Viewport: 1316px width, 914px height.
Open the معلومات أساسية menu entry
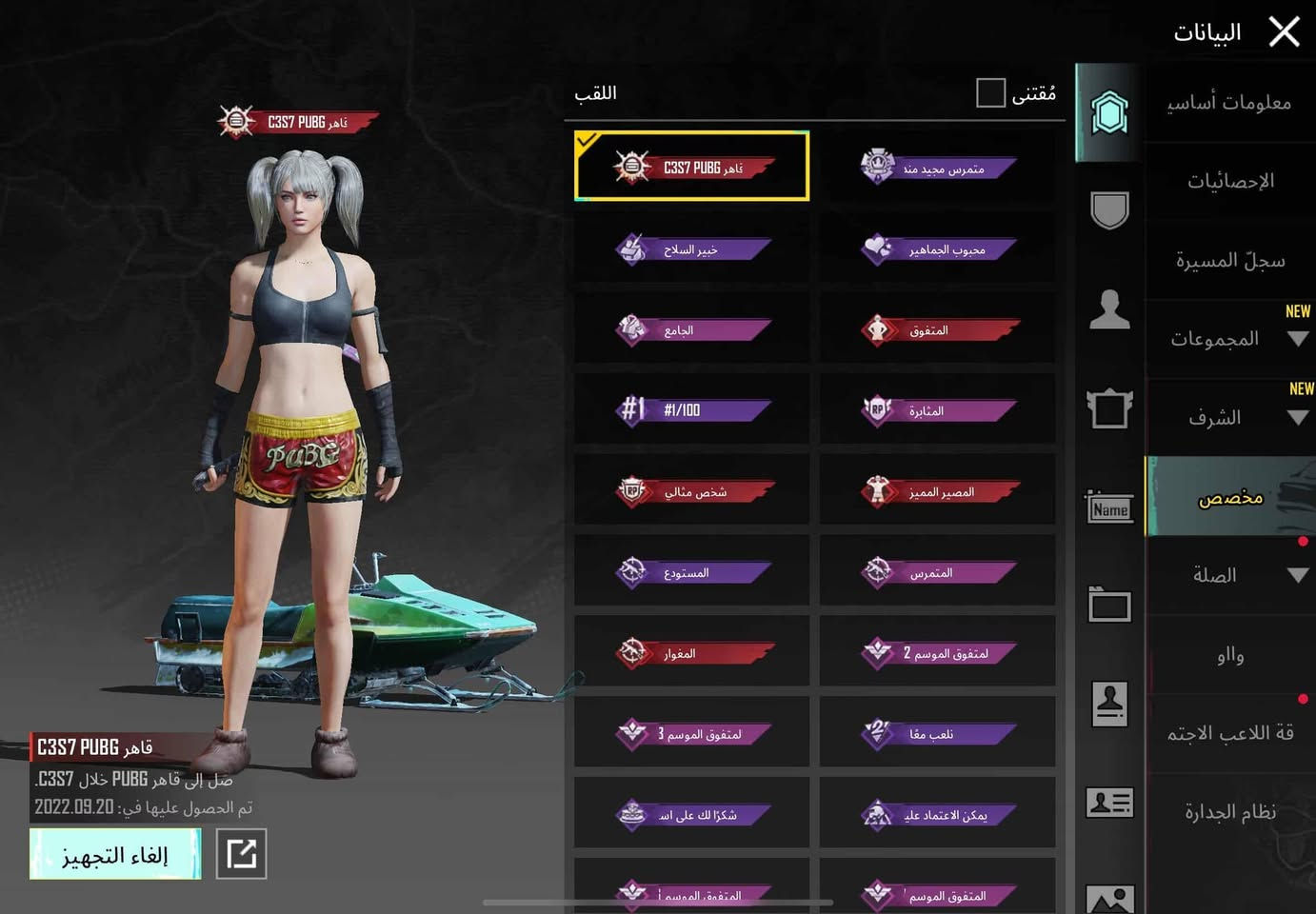pyautogui.click(x=1229, y=103)
